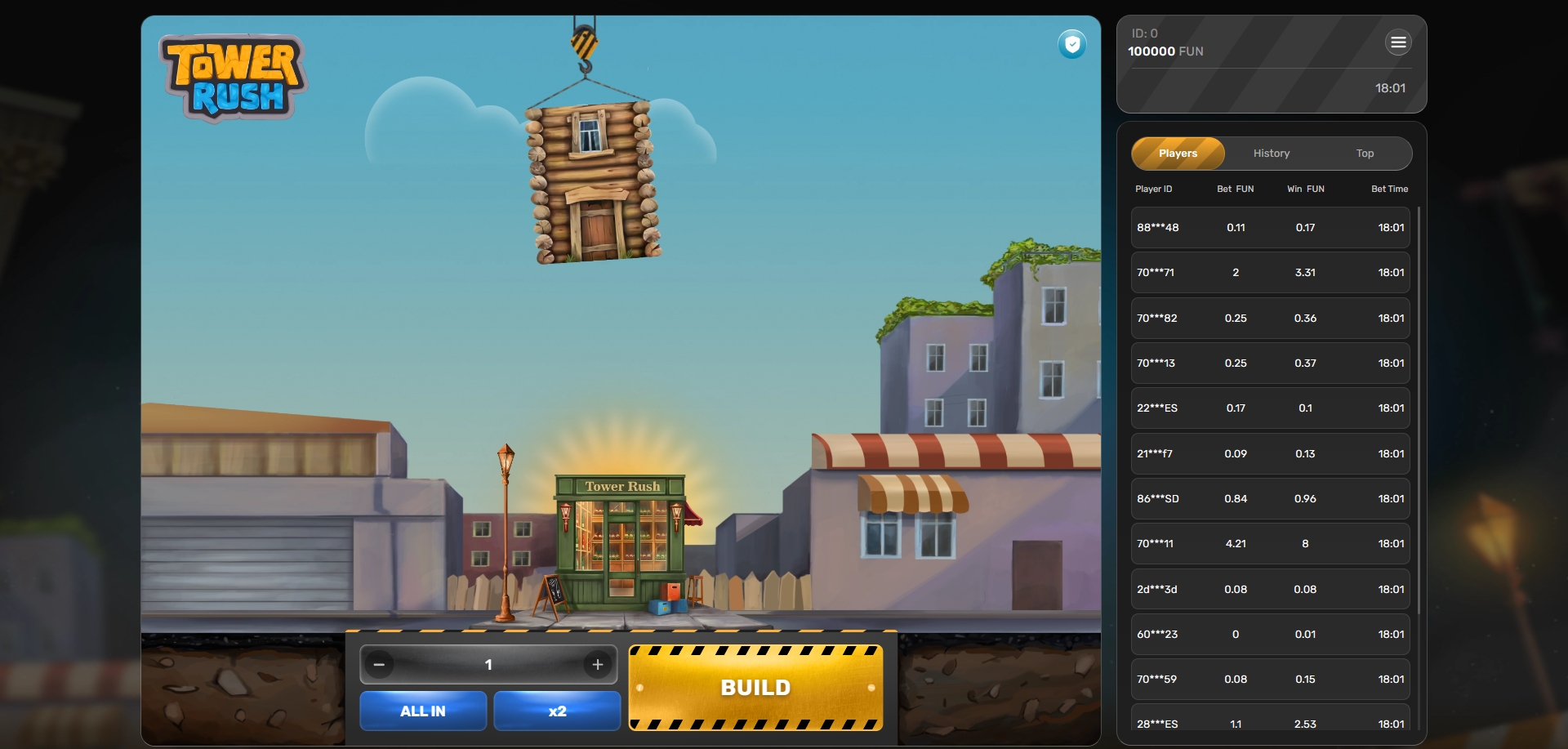Select player row 60***23
1568x749 pixels.
[x=1270, y=635]
